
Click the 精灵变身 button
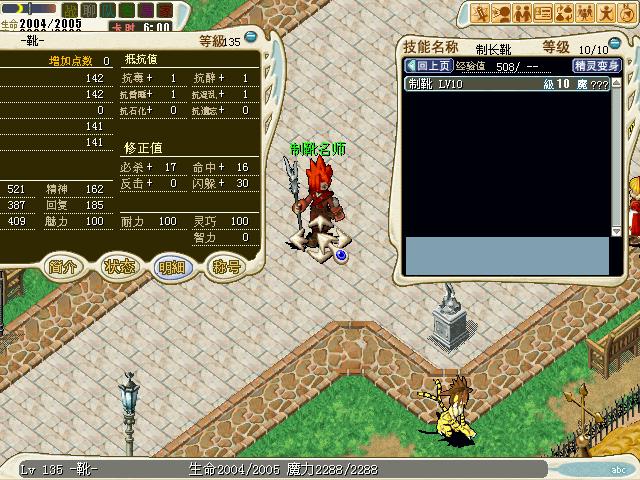tap(596, 65)
